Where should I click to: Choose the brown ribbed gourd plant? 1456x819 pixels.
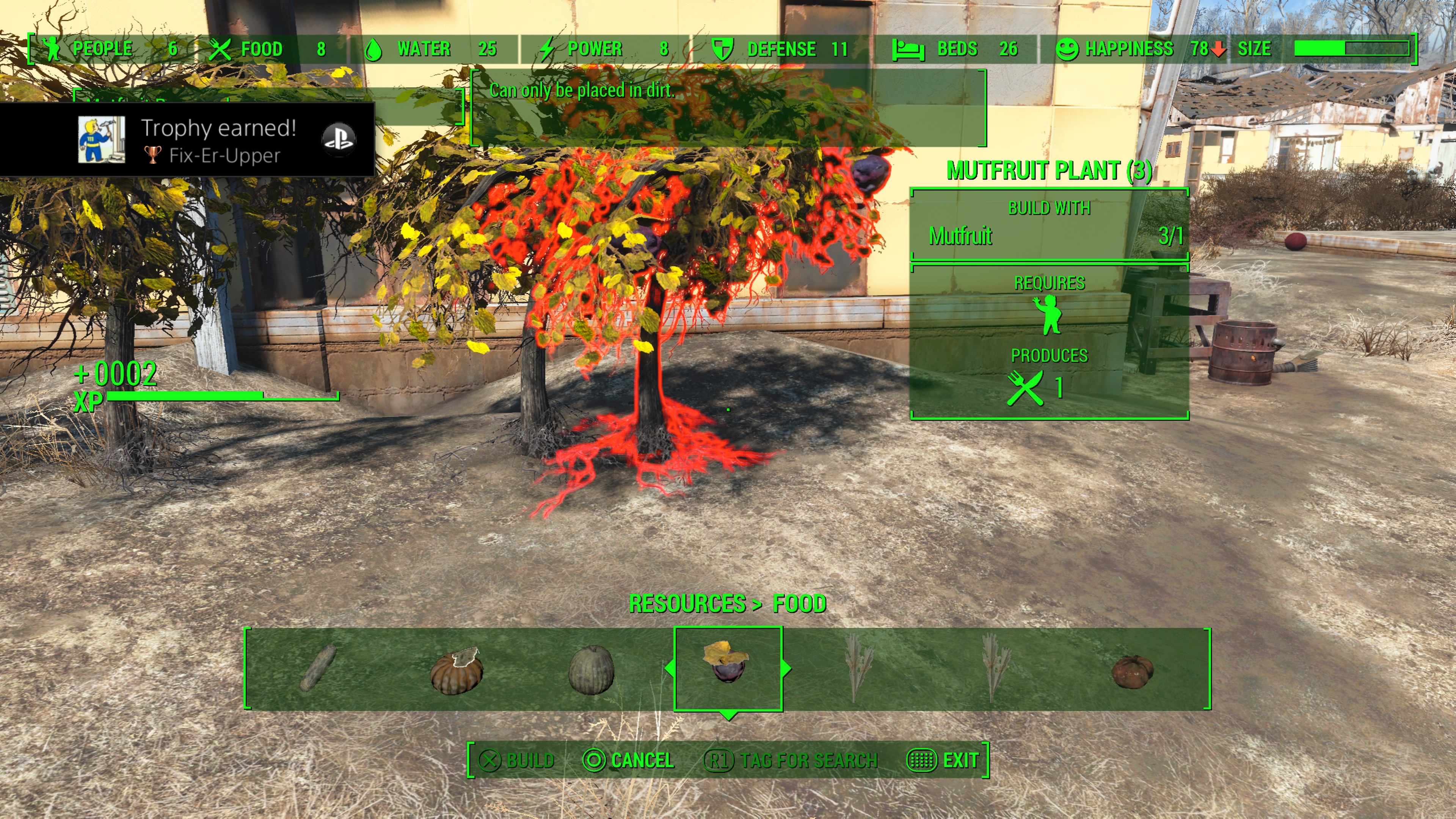[x=457, y=671]
